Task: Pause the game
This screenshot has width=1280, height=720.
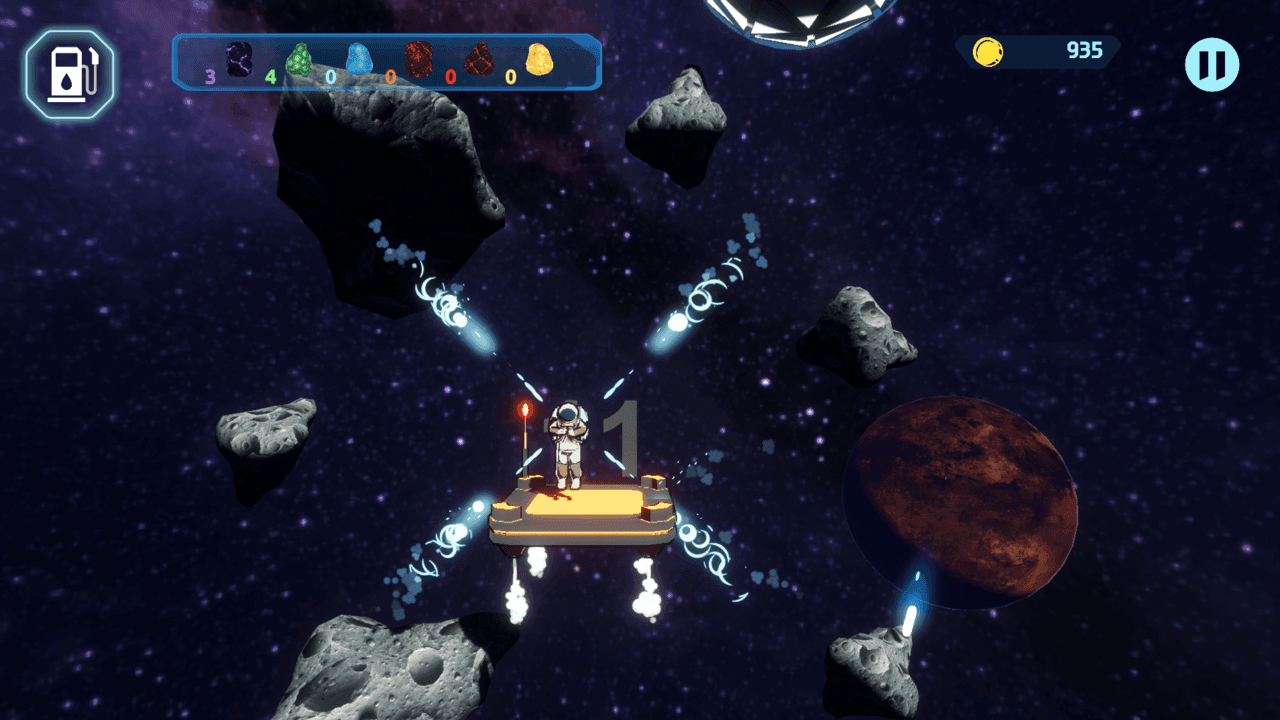Action: [1212, 65]
